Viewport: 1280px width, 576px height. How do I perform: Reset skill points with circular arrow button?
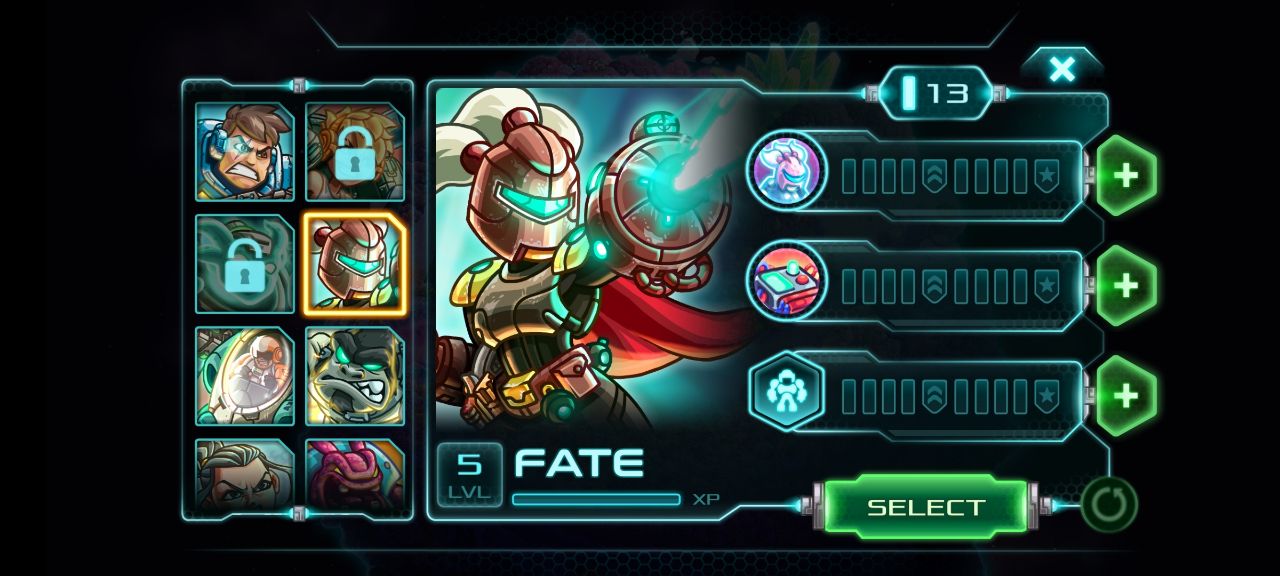[1109, 504]
